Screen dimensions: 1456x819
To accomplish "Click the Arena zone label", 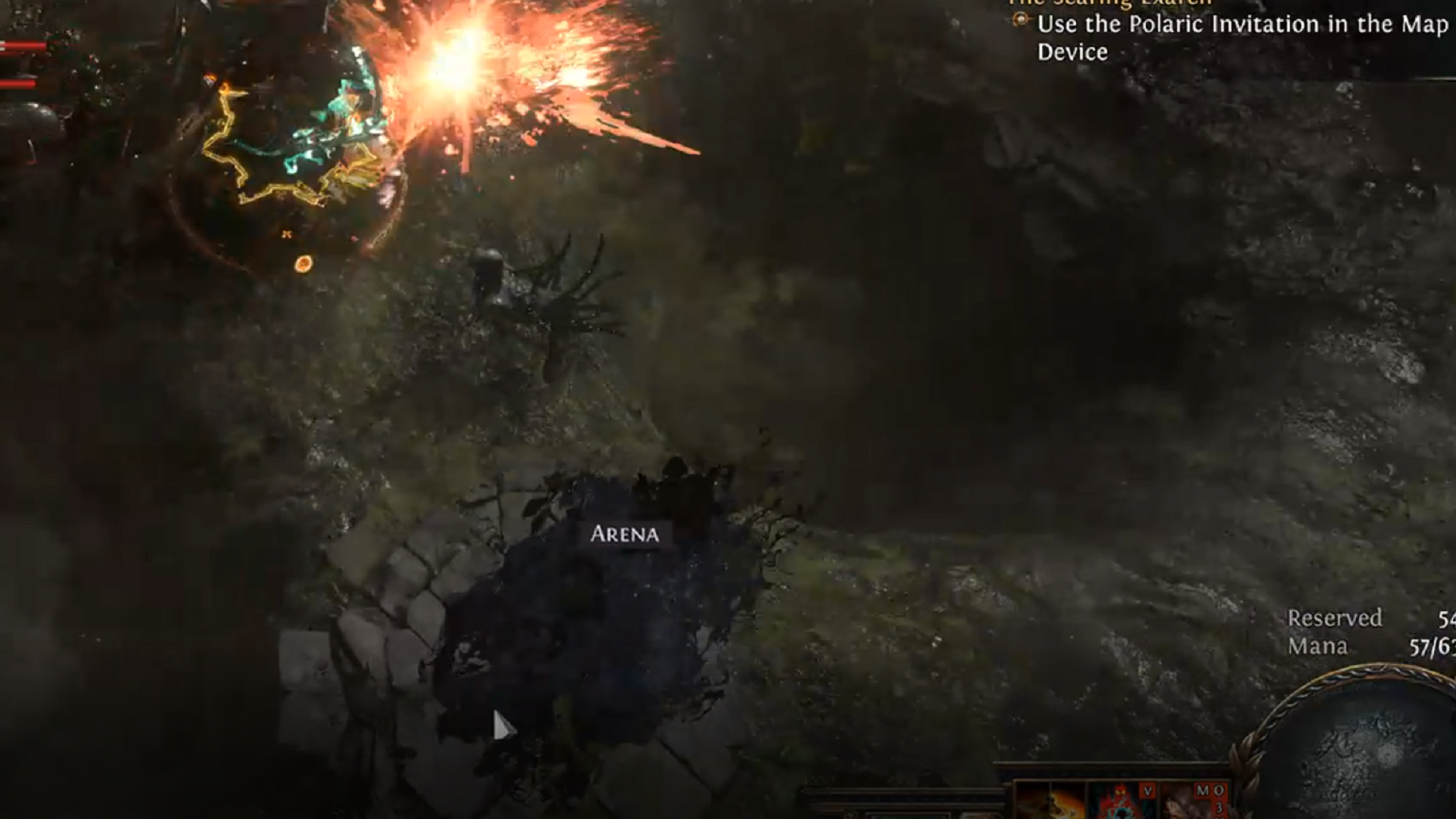I will click(x=626, y=535).
